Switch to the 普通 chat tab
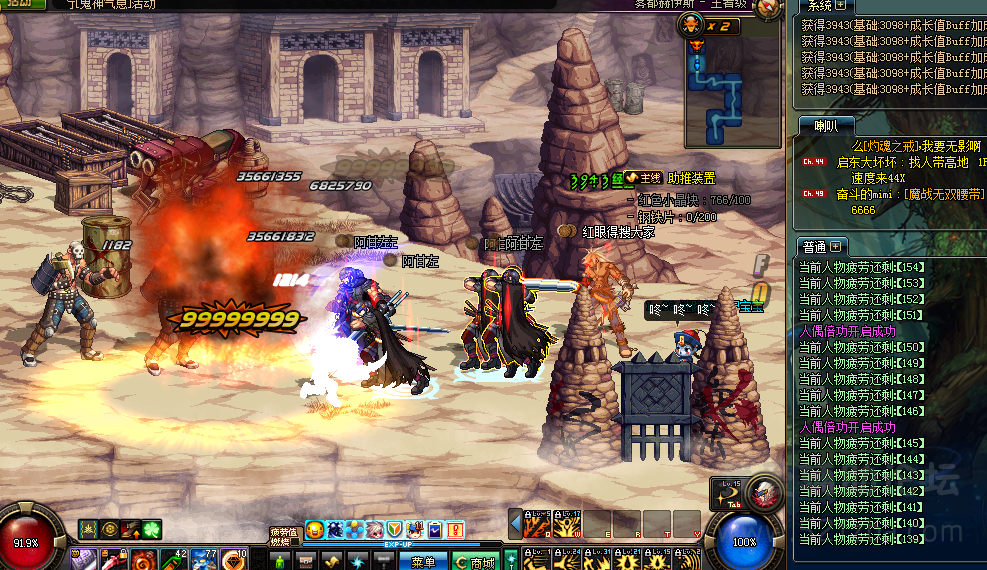The height and width of the screenshot is (570, 987). pyautogui.click(x=814, y=246)
